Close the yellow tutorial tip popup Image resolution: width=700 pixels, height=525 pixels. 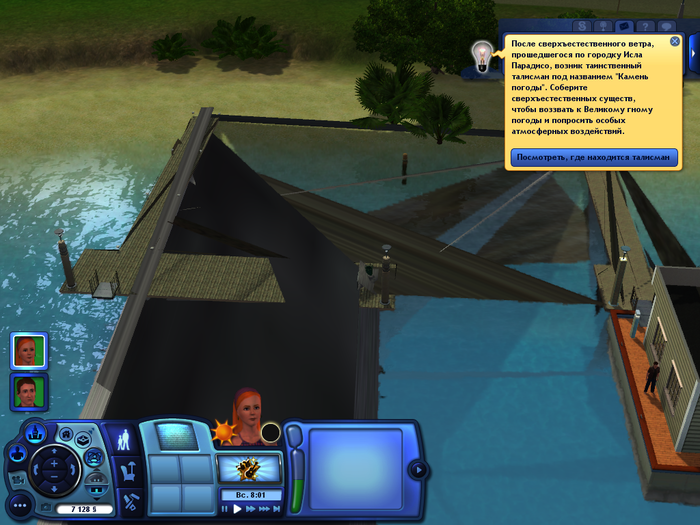675,42
